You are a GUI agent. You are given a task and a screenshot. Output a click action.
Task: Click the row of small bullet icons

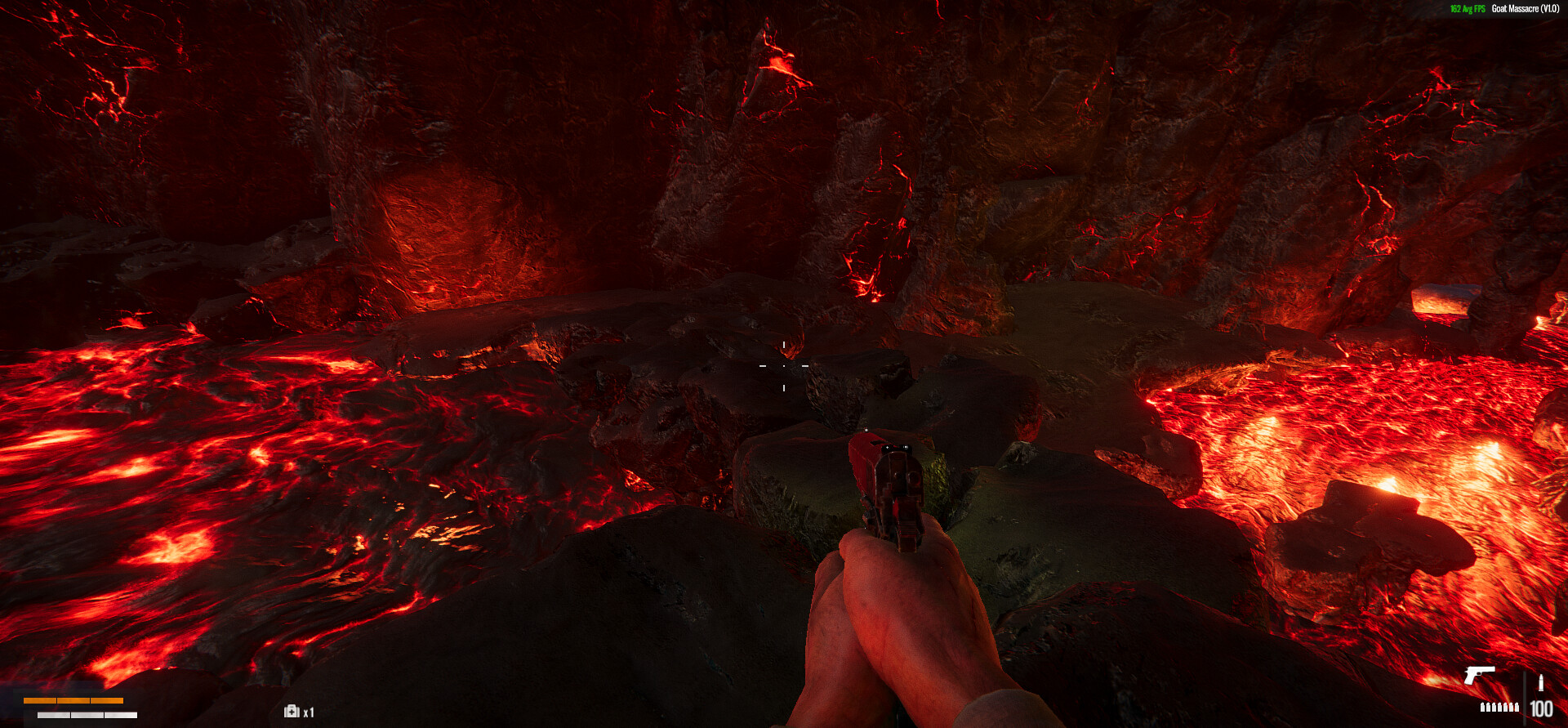point(1500,707)
